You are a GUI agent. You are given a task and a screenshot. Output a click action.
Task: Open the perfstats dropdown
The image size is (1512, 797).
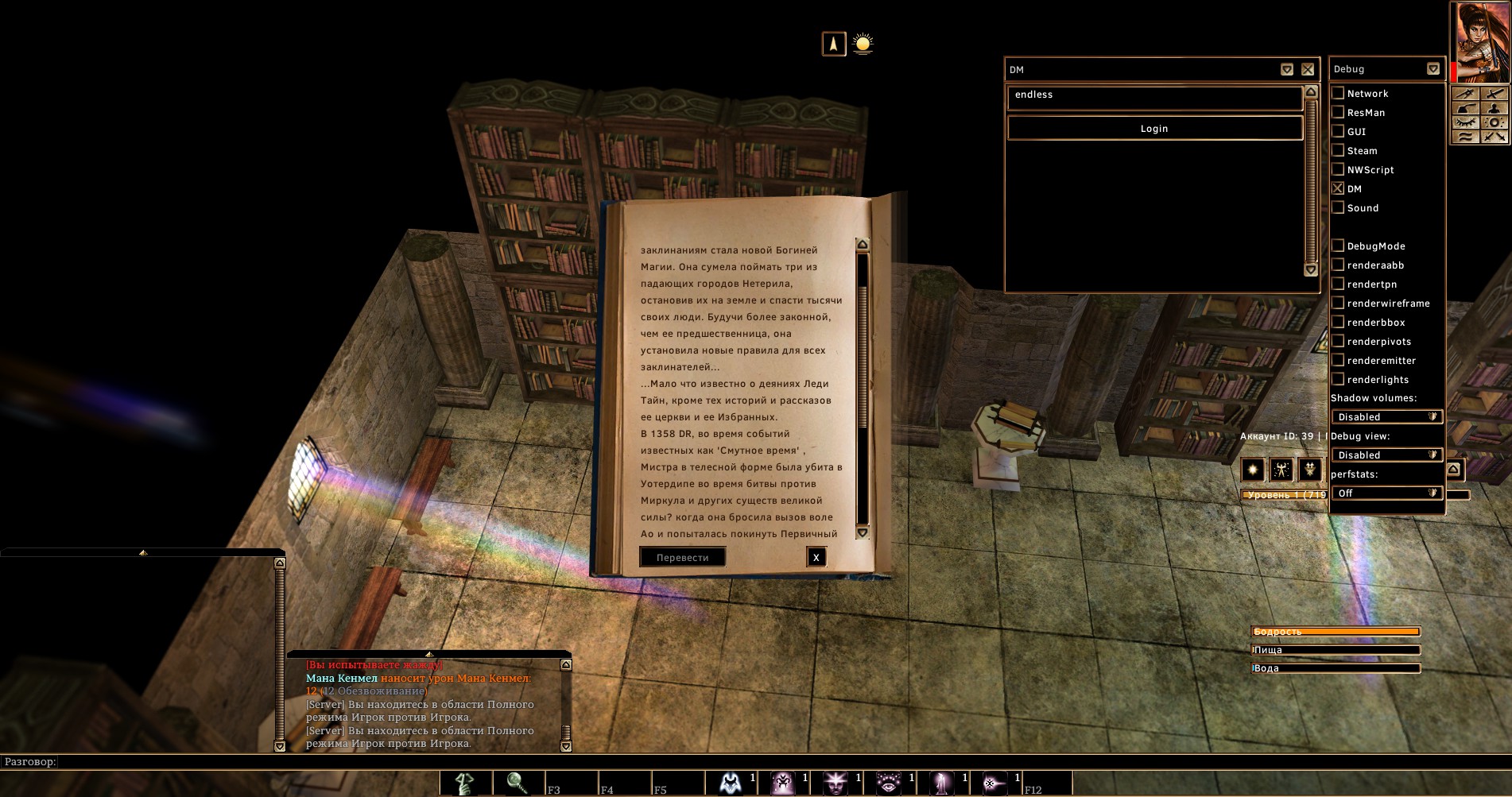[1387, 493]
